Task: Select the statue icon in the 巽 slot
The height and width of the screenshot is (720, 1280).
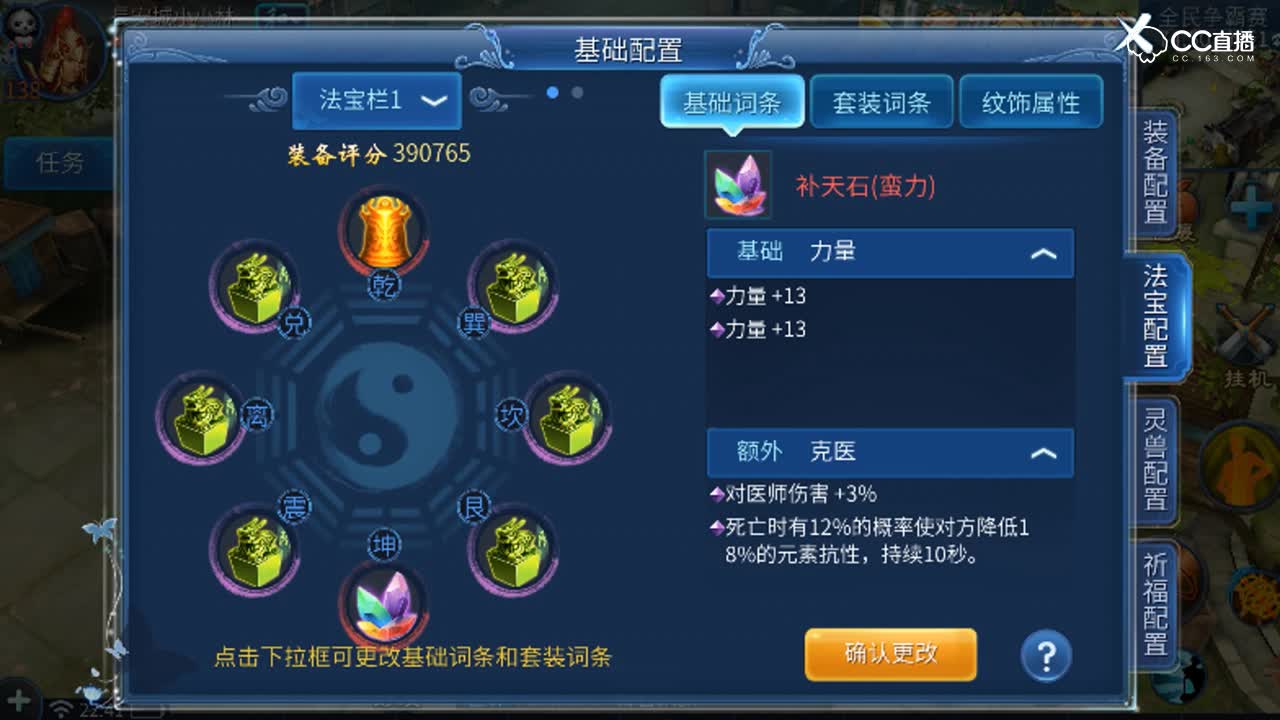Action: tap(514, 289)
